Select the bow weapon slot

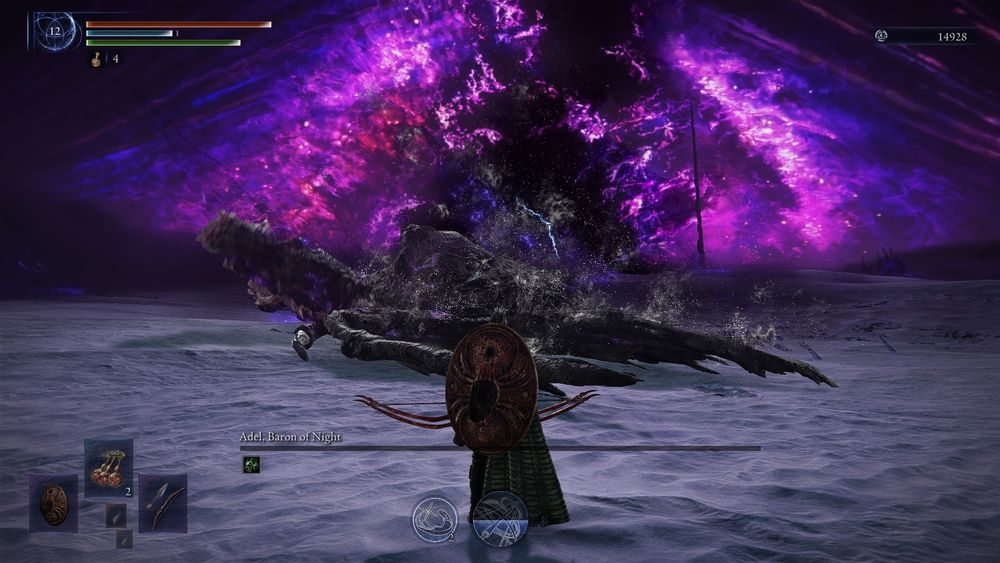[x=162, y=502]
